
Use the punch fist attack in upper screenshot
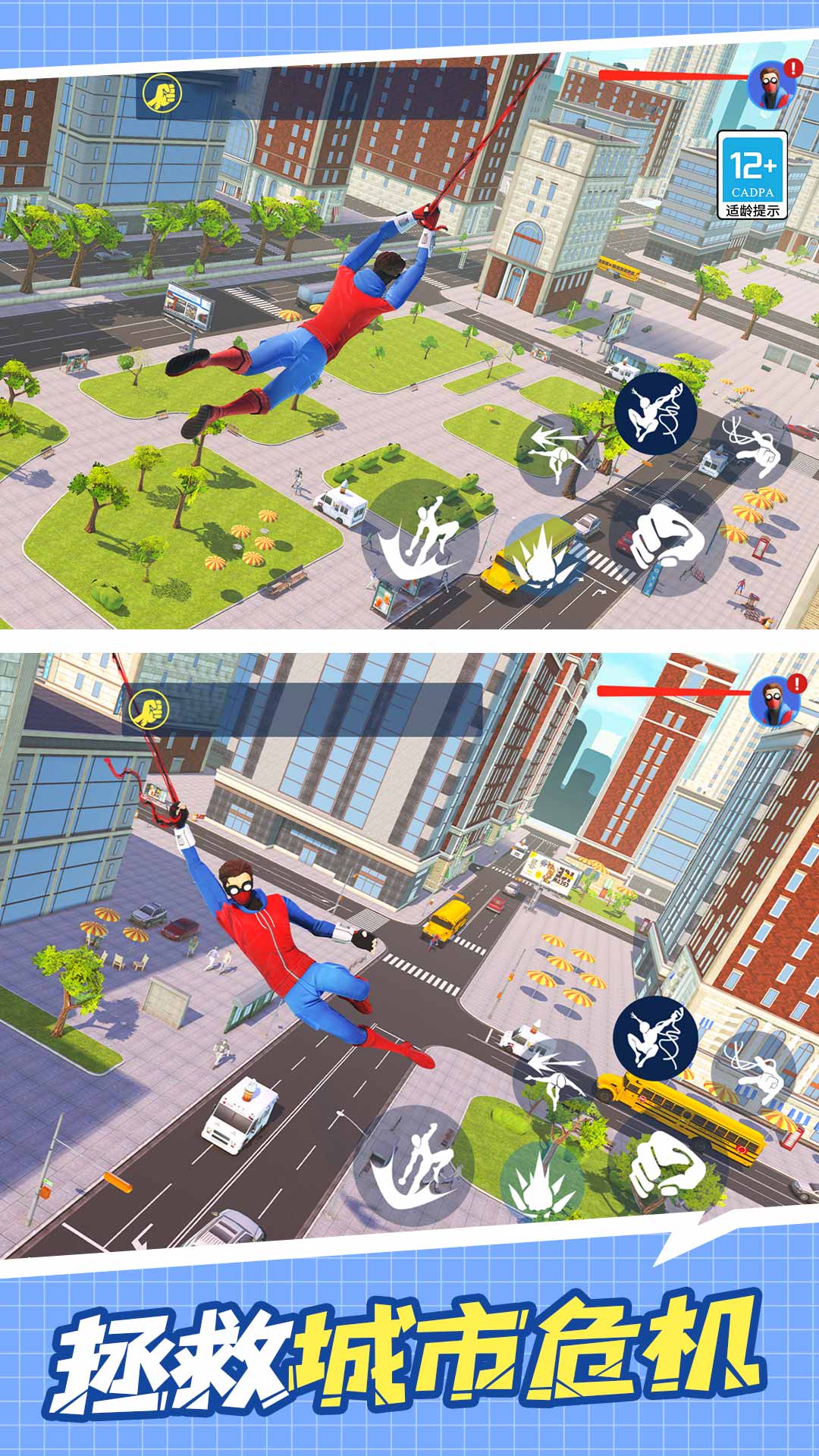[666, 536]
